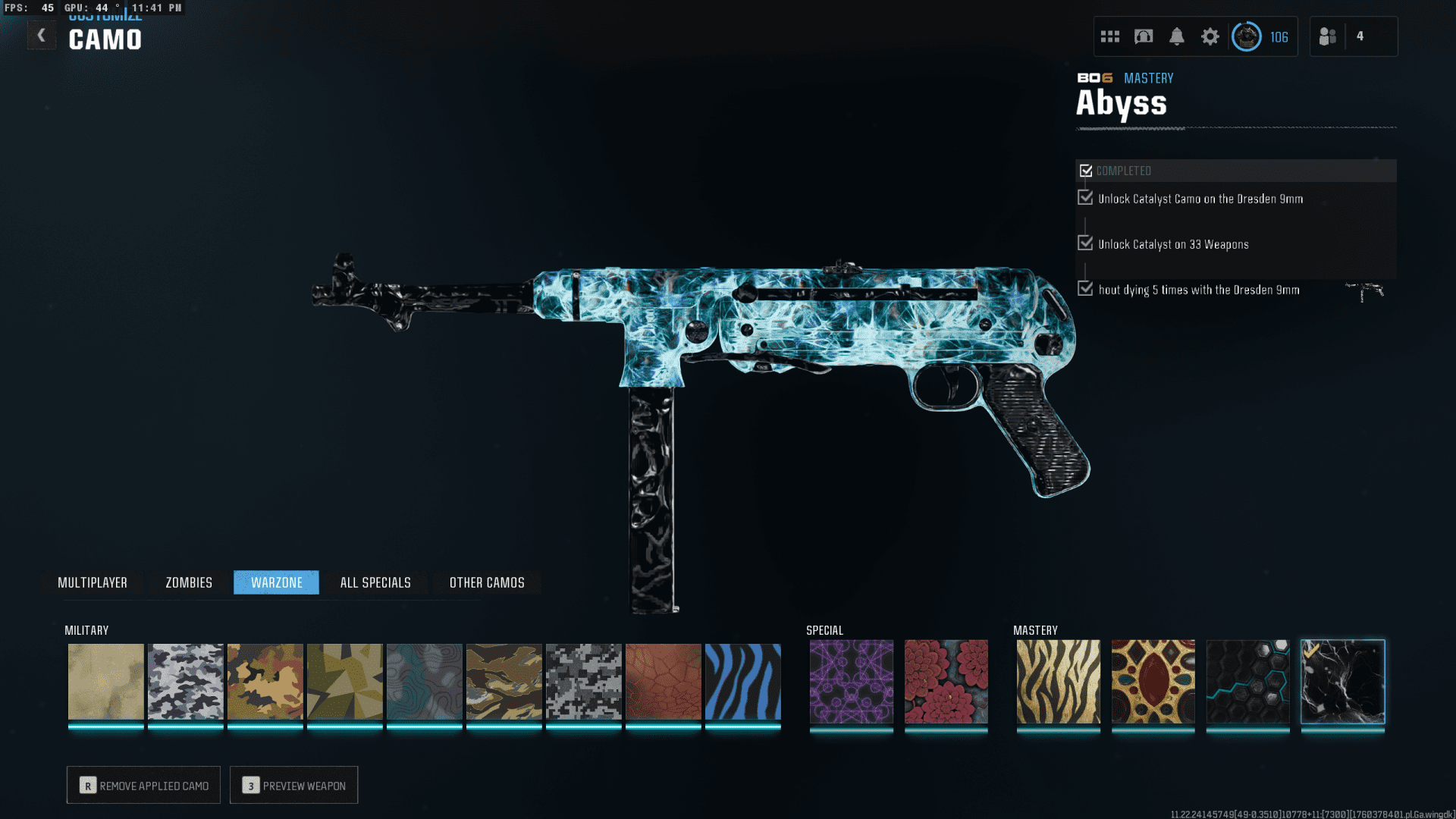Open the grid menu icon
Screen dimensions: 1456x819
point(1110,36)
